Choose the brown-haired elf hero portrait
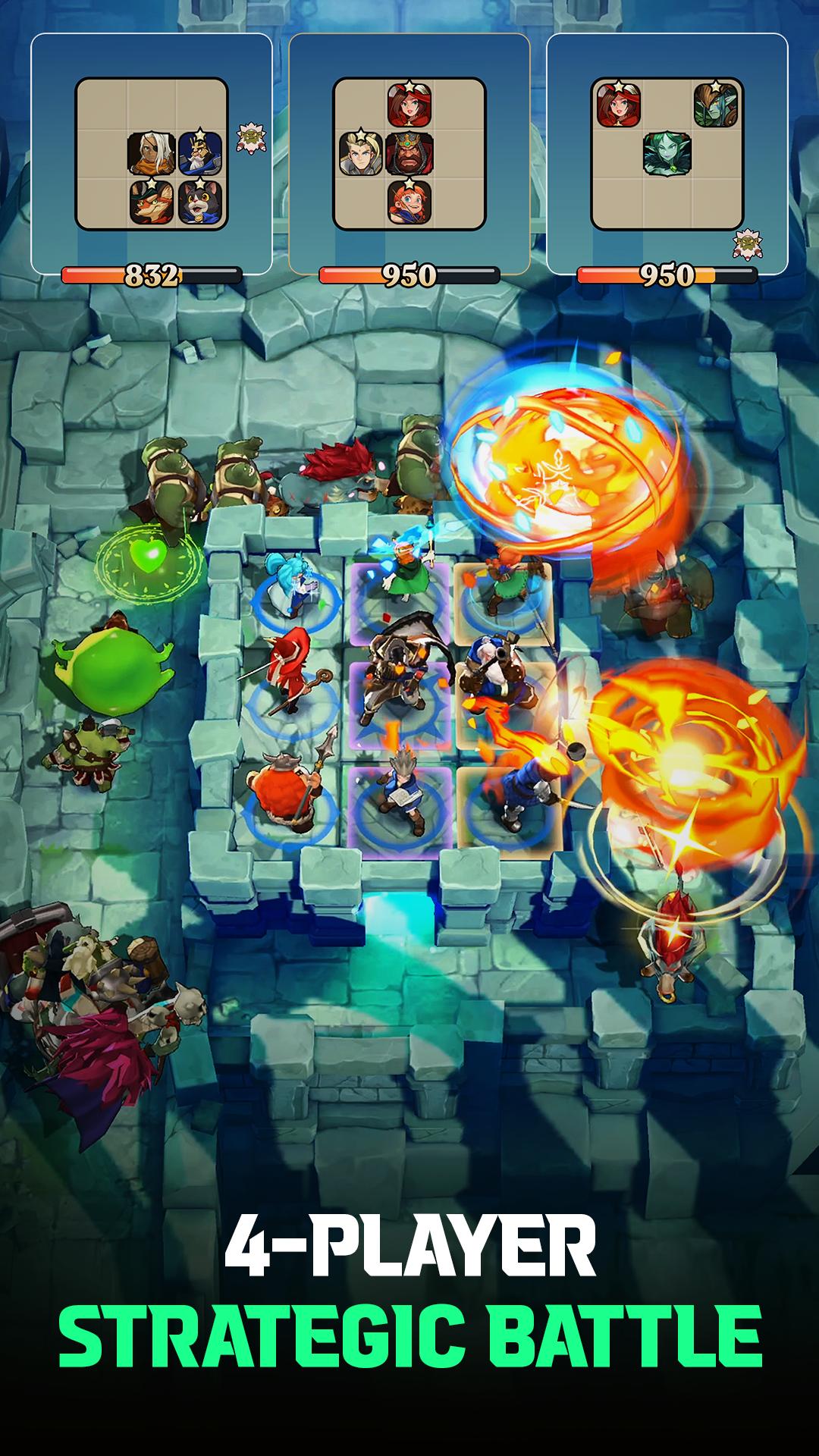 coord(717,105)
